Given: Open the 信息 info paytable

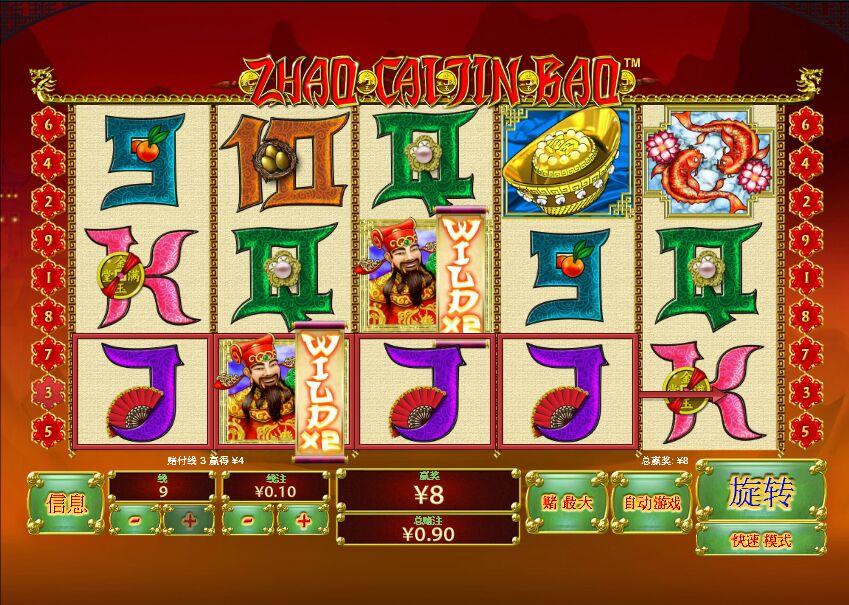Looking at the screenshot, I should (66, 503).
